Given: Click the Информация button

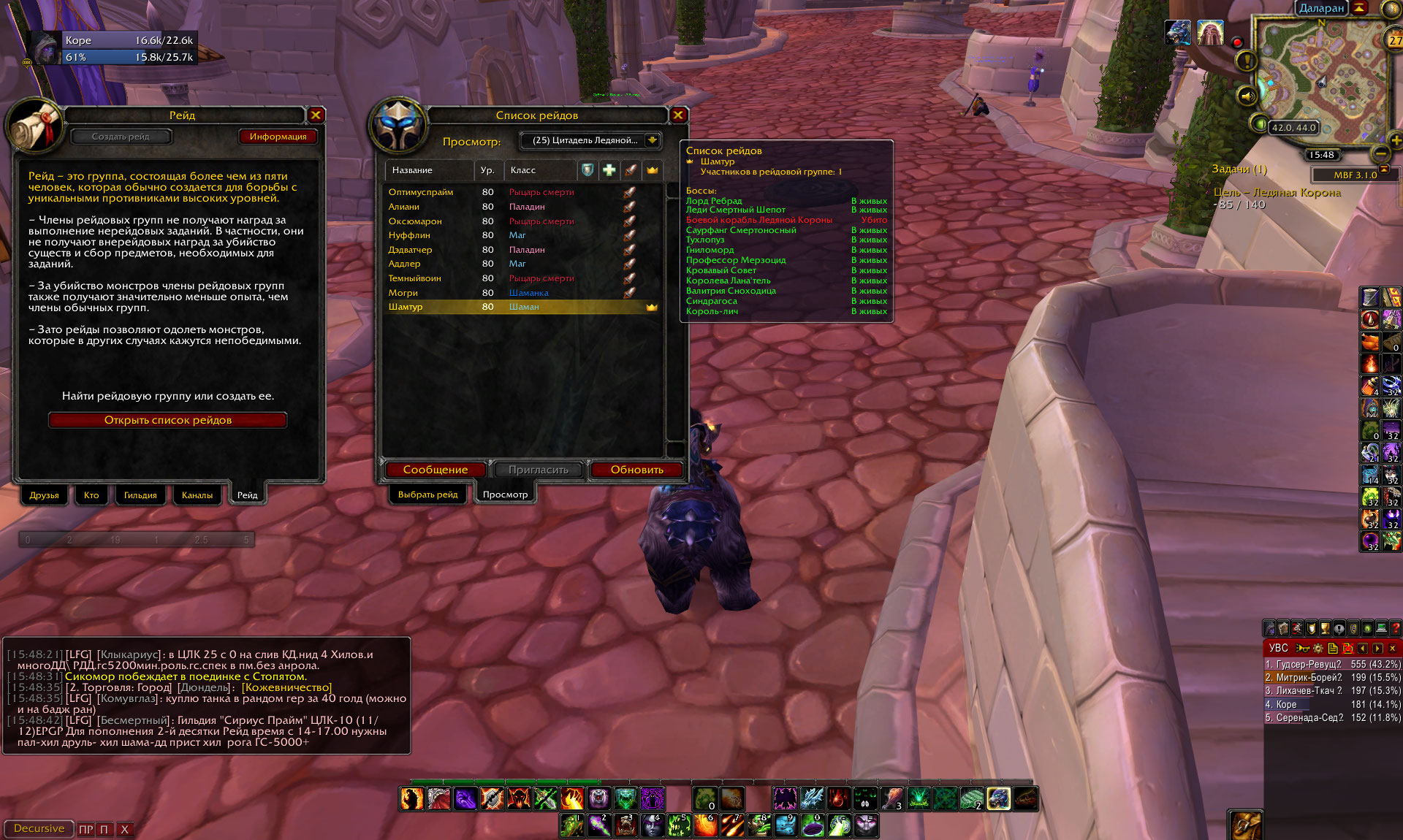Looking at the screenshot, I should (x=278, y=137).
